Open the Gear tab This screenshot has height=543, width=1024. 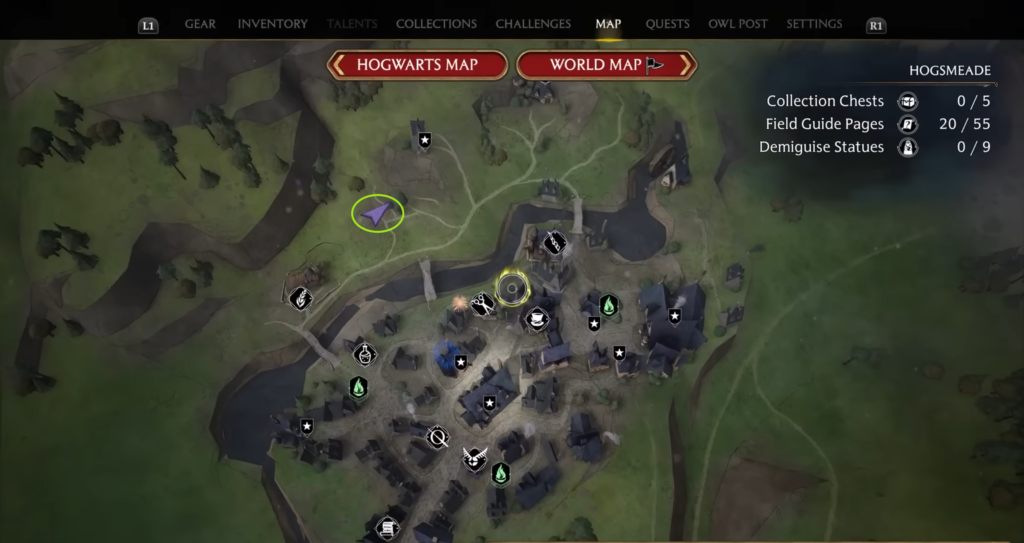(200, 24)
